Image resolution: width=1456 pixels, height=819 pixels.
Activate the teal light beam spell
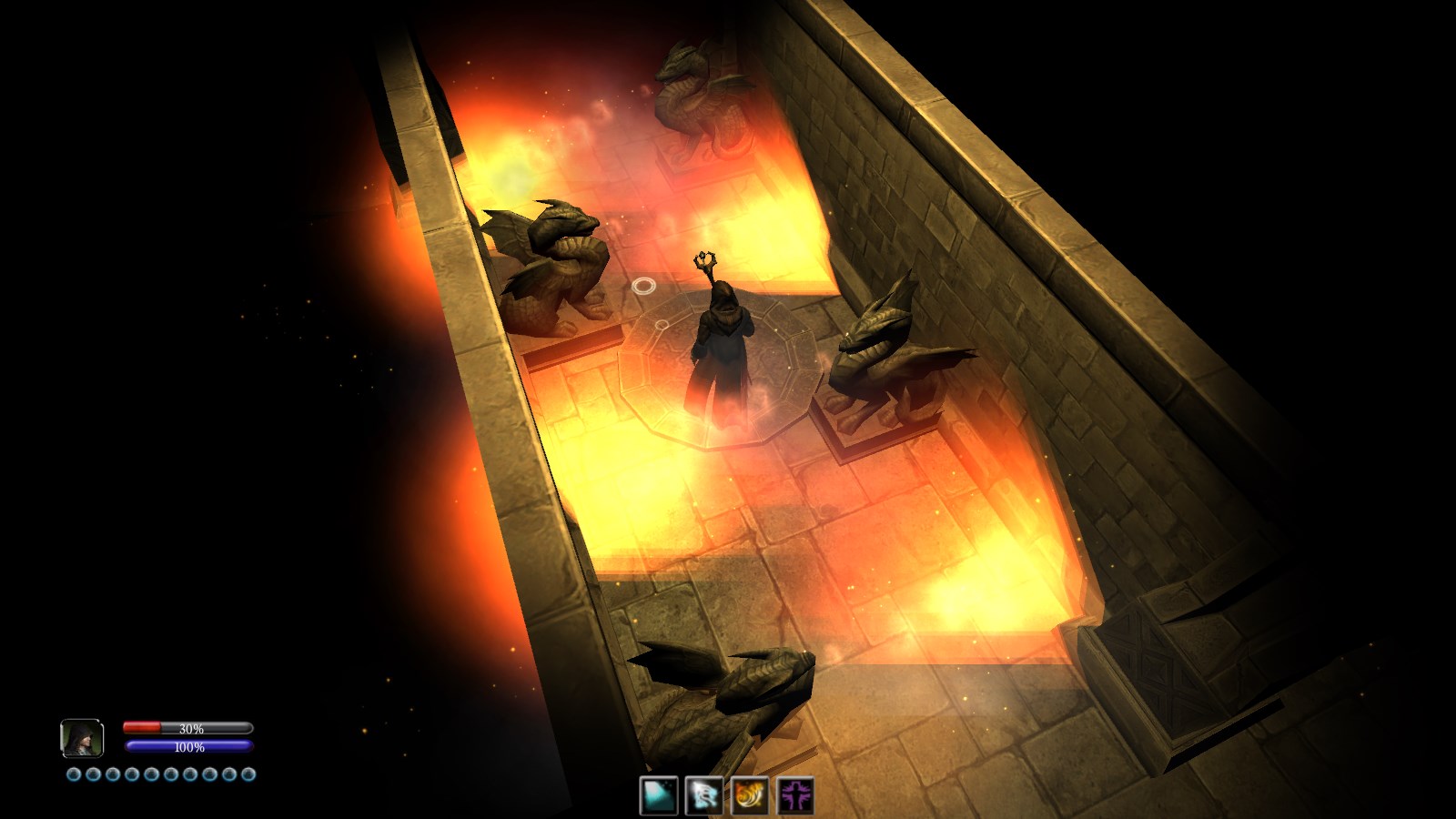pyautogui.click(x=659, y=795)
